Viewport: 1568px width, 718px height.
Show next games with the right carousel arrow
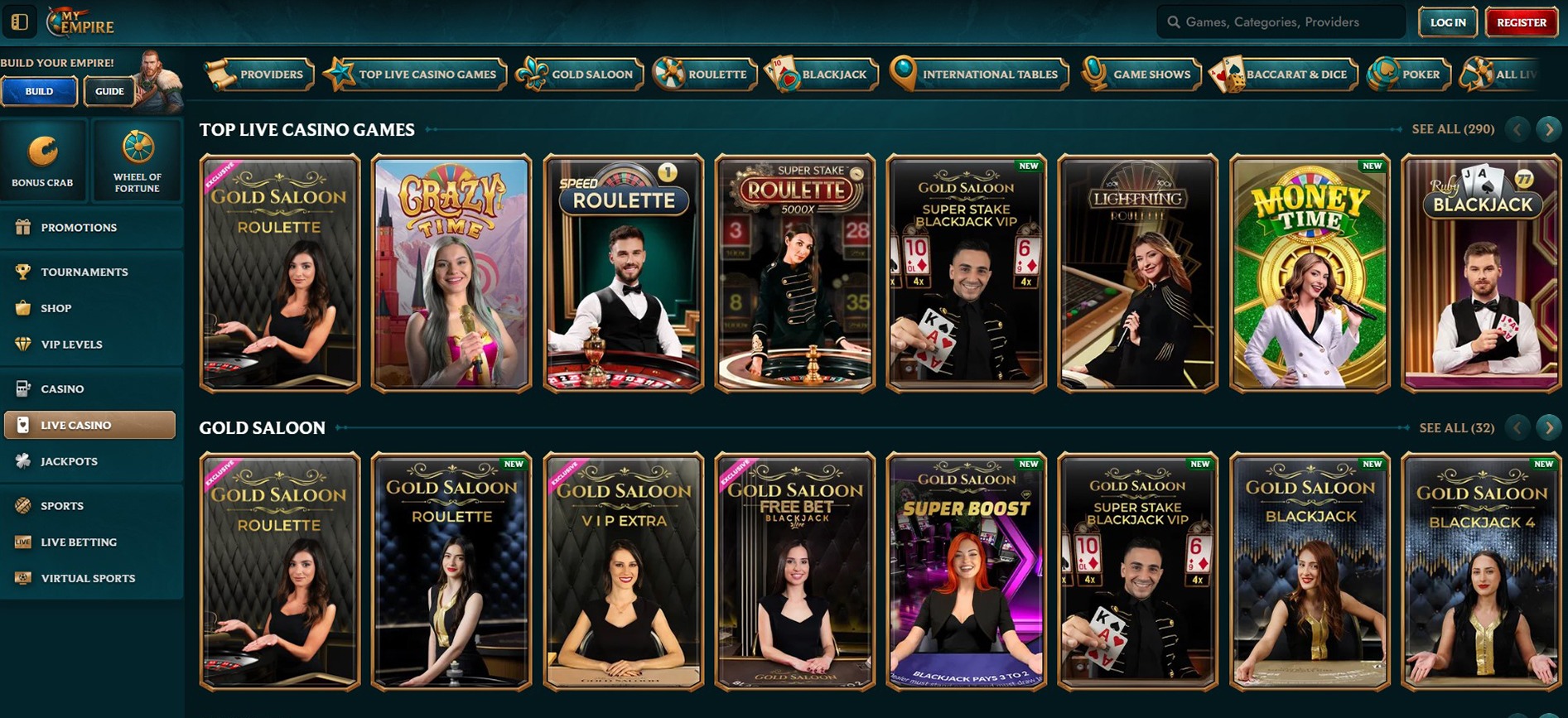tap(1548, 129)
